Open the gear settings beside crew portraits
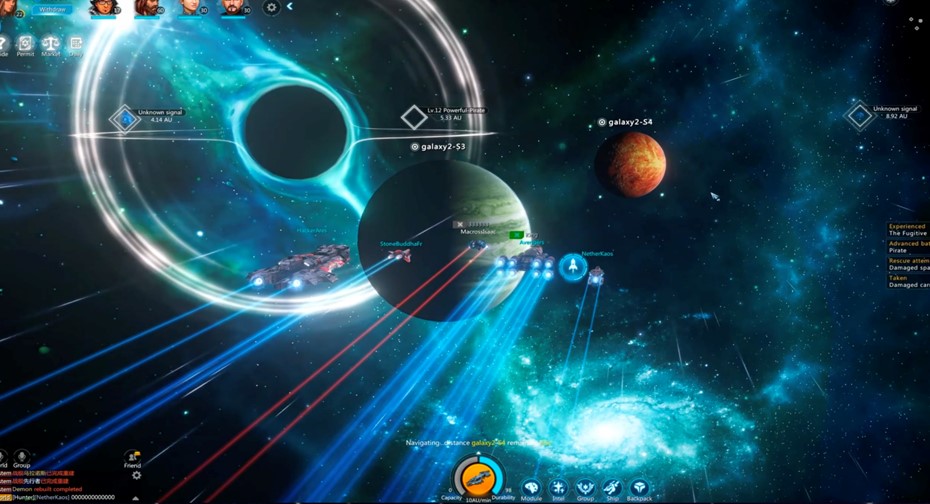Image resolution: width=930 pixels, height=504 pixels. pyautogui.click(x=271, y=8)
